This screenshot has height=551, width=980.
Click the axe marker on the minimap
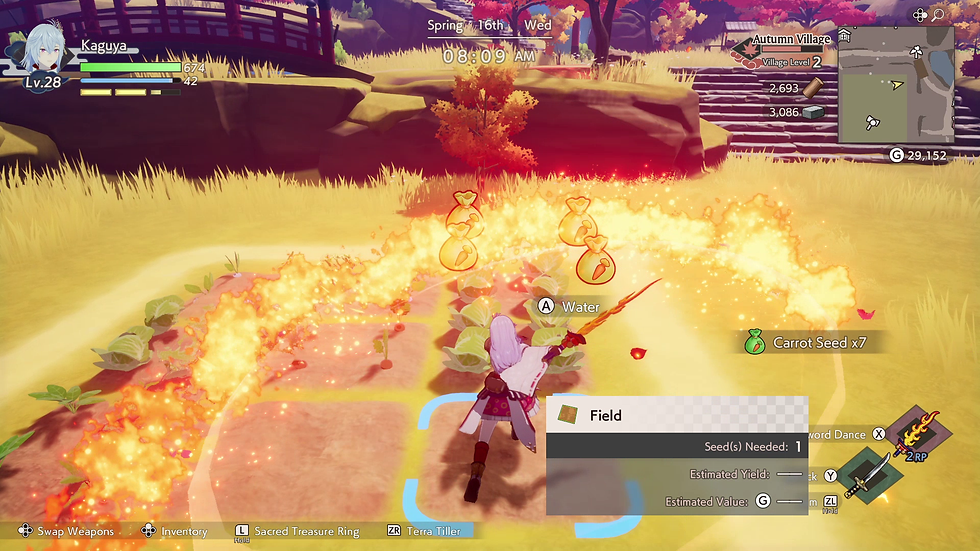point(872,124)
